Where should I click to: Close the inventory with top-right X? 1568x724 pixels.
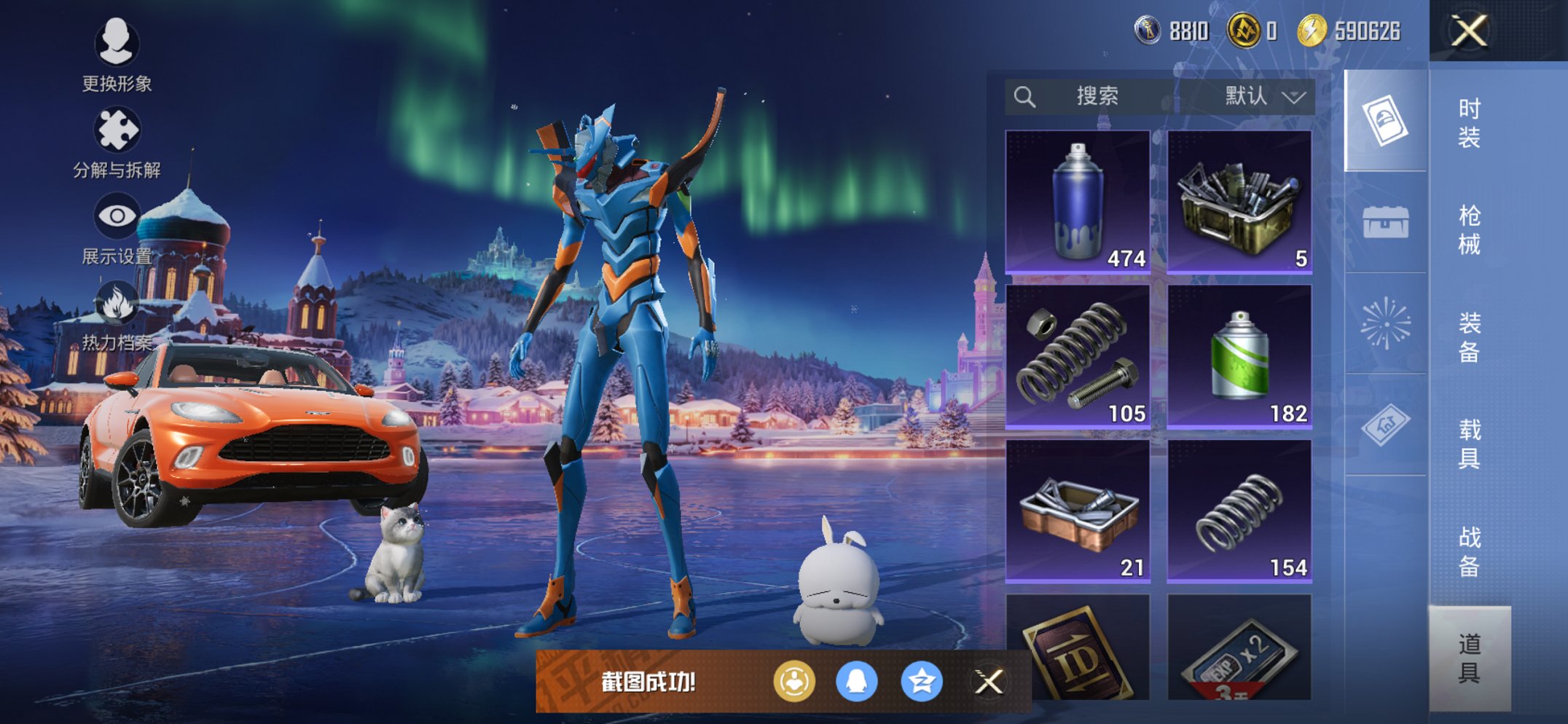tap(1469, 31)
